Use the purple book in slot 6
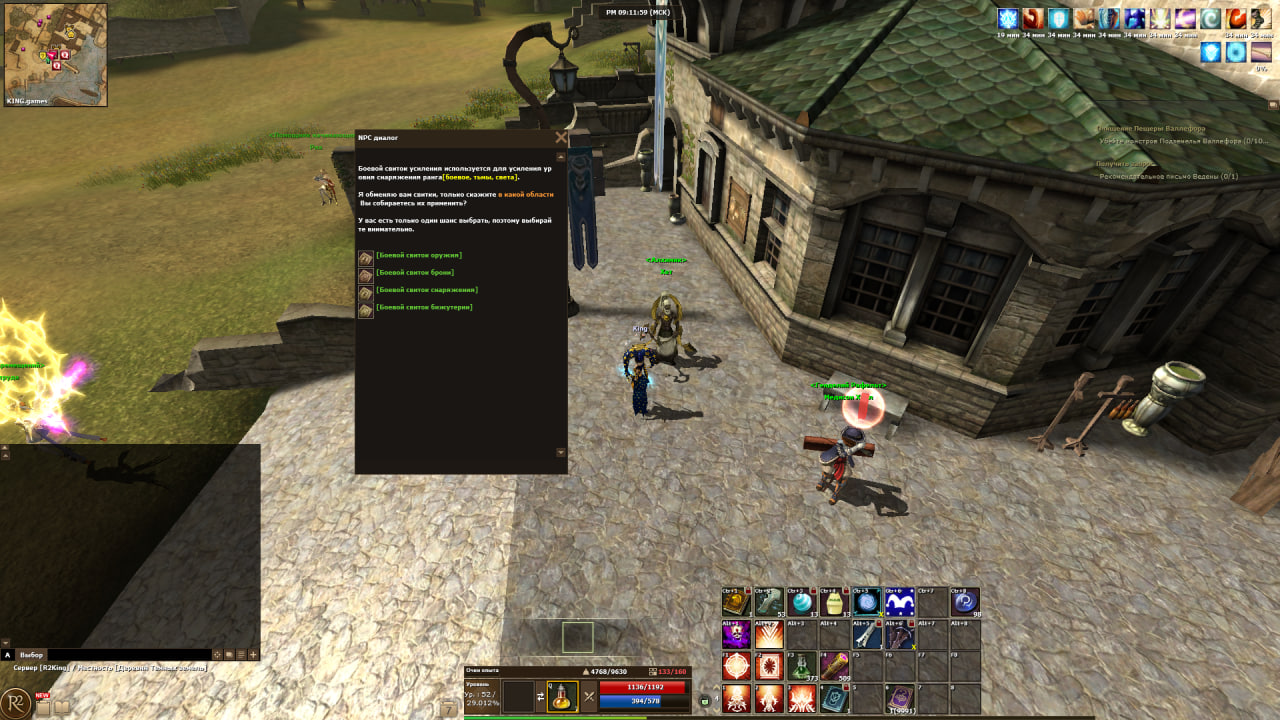 coord(900,698)
